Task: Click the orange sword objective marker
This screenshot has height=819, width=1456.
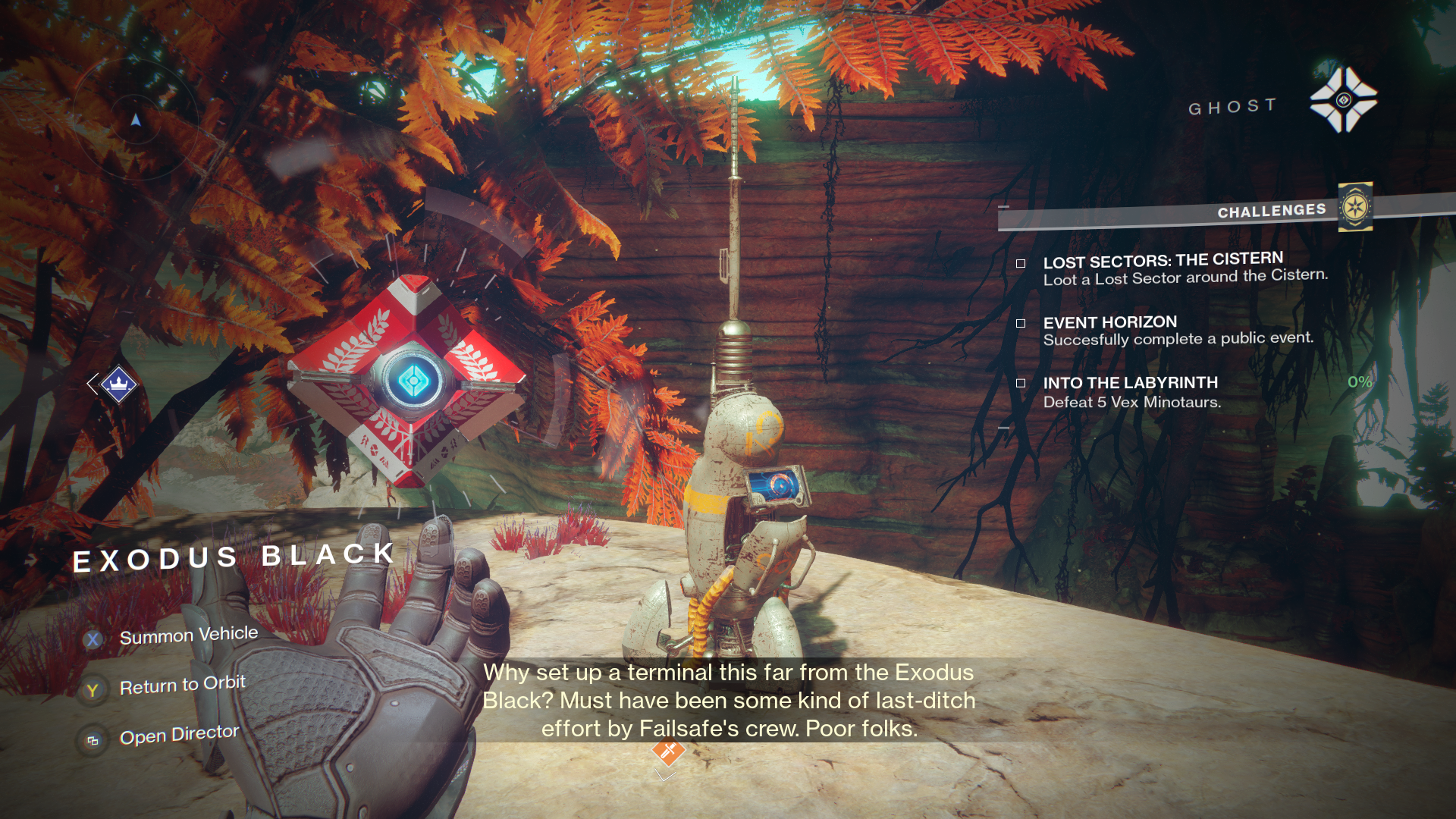Action: [668, 751]
